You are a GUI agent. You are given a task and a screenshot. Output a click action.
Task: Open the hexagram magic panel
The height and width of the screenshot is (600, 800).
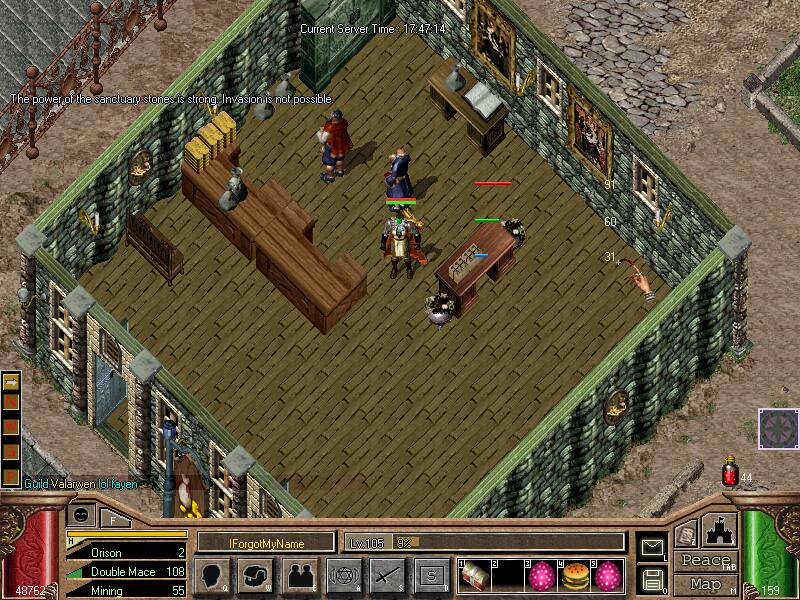point(343,575)
